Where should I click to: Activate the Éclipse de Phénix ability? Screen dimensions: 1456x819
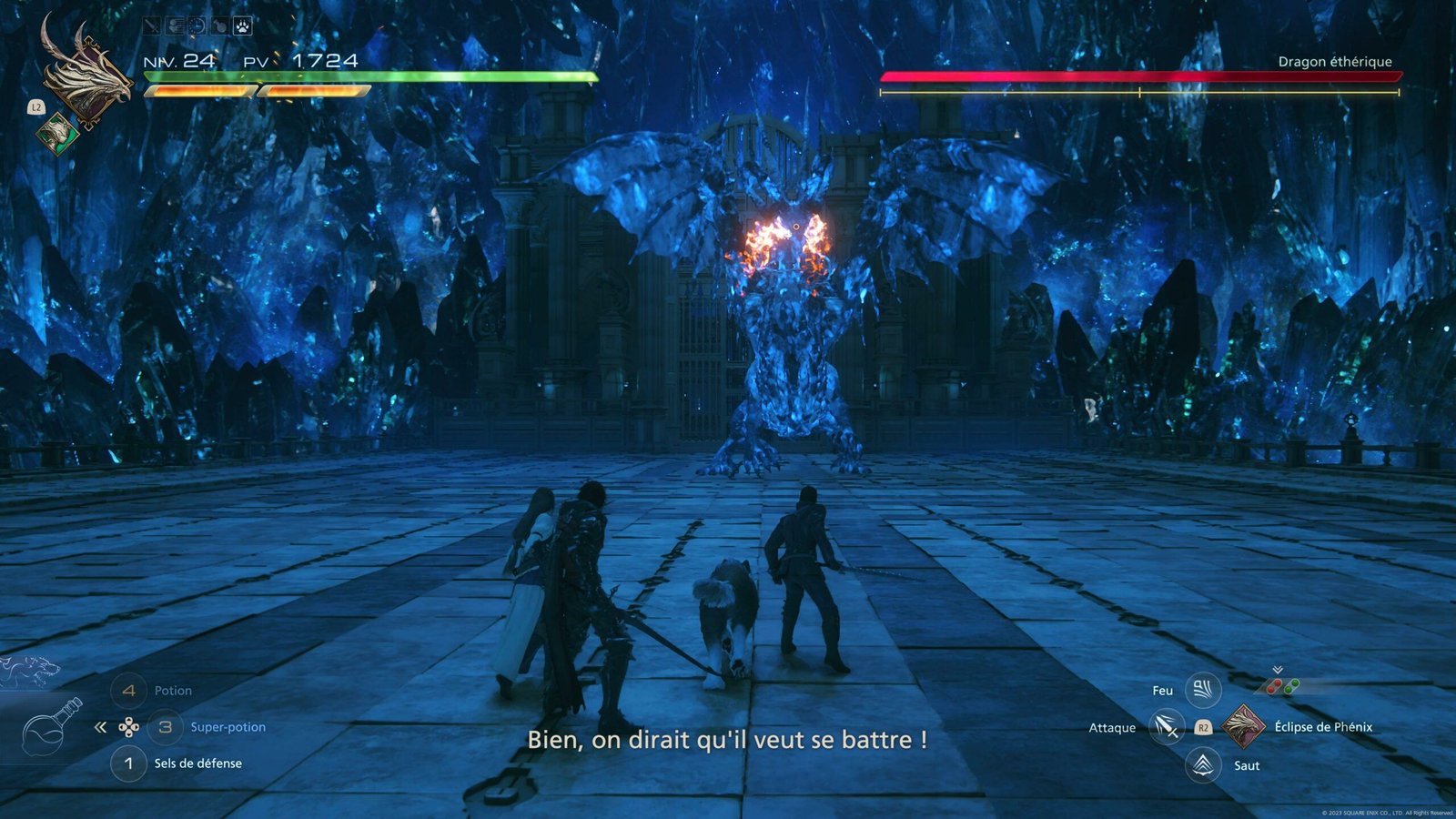point(1242,726)
